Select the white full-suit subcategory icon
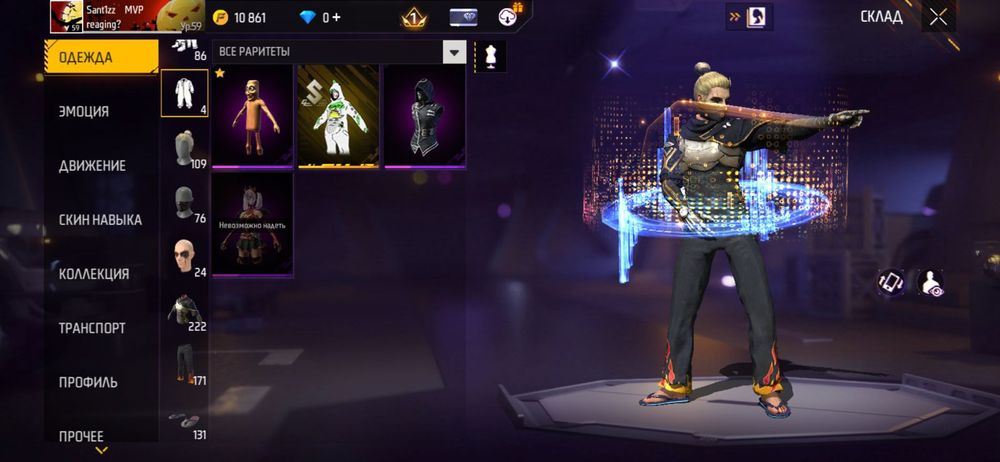 point(184,93)
